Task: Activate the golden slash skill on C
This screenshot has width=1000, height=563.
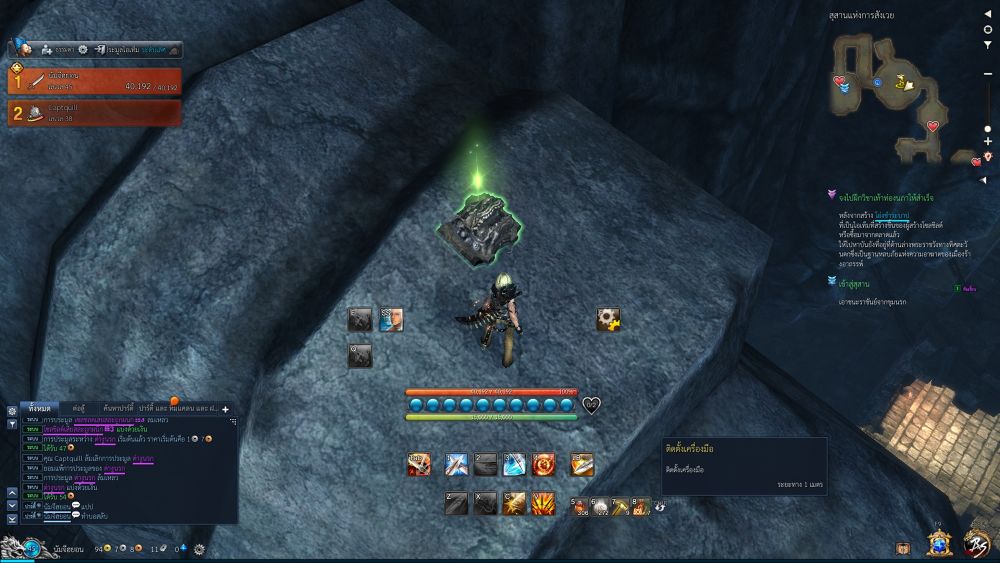Action: click(x=514, y=503)
